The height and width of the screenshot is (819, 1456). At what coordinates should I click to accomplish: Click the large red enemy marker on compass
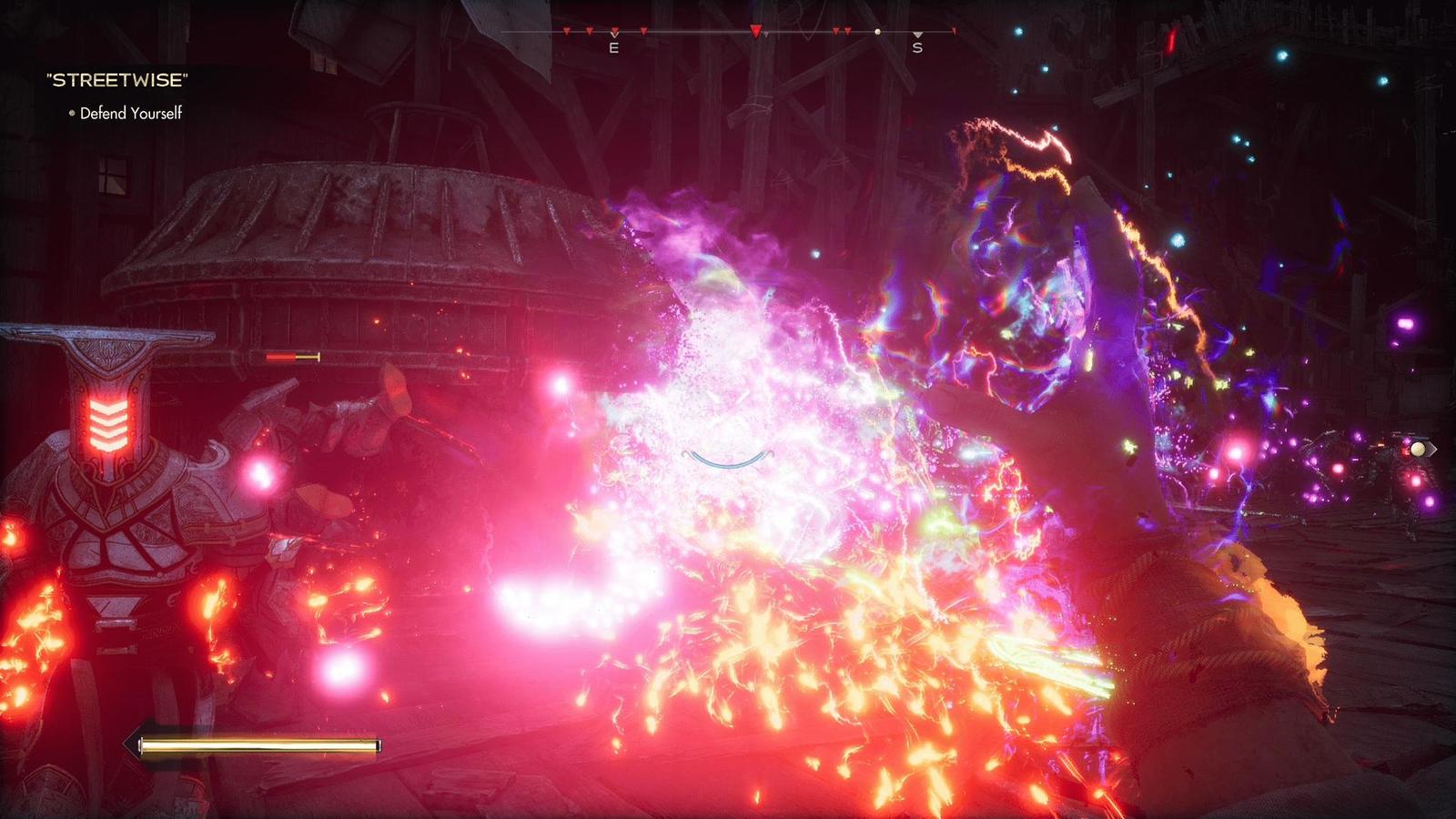[755, 32]
